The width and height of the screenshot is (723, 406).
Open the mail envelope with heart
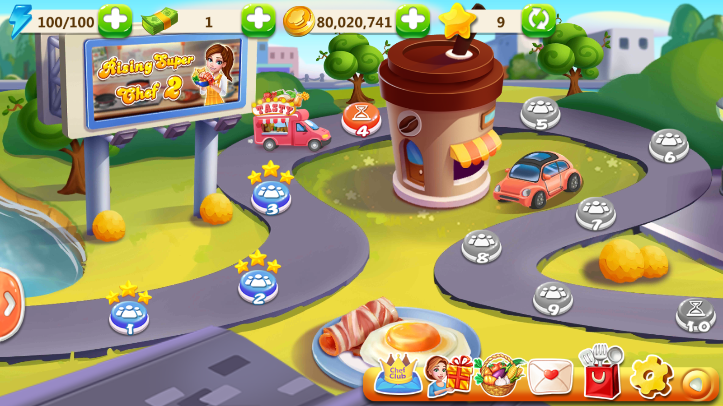(549, 377)
